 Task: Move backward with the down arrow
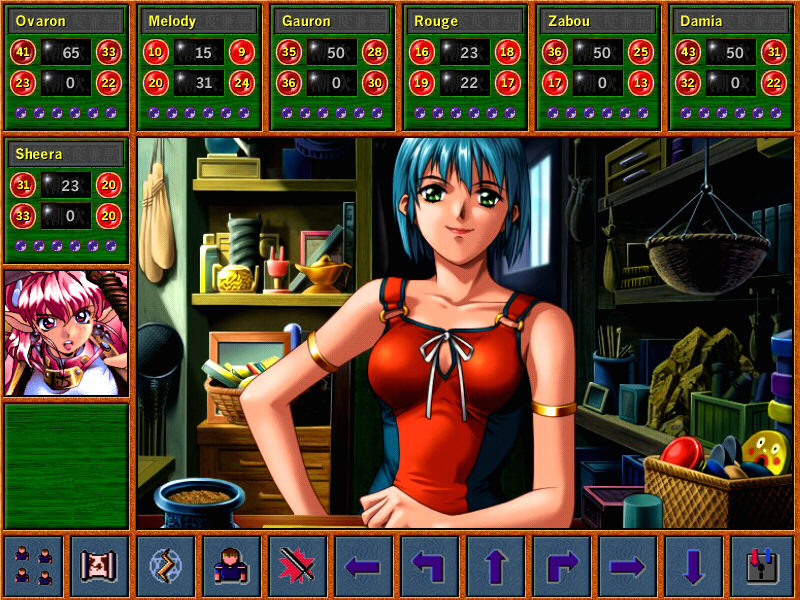[693, 566]
